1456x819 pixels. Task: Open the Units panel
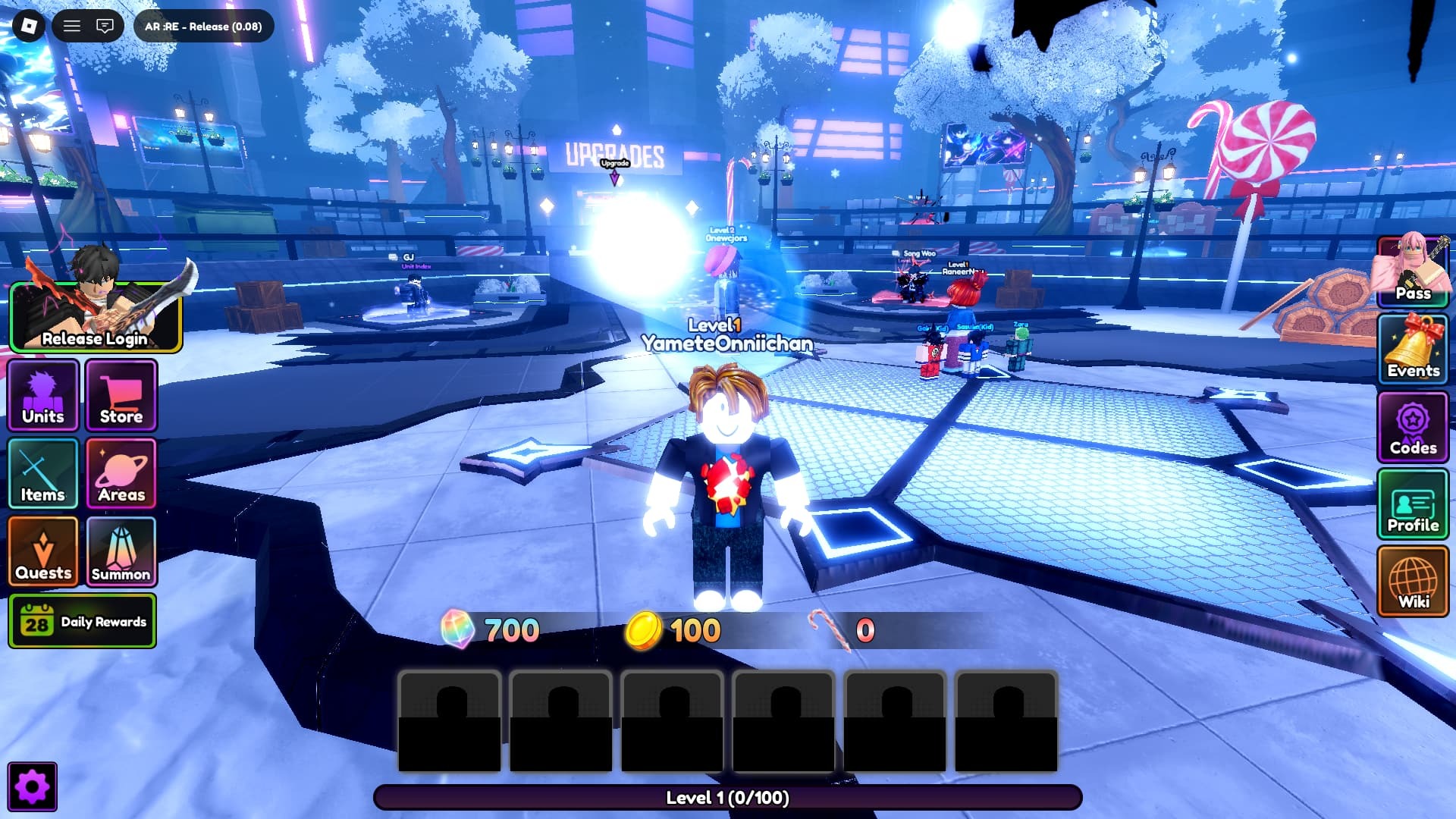click(x=42, y=395)
